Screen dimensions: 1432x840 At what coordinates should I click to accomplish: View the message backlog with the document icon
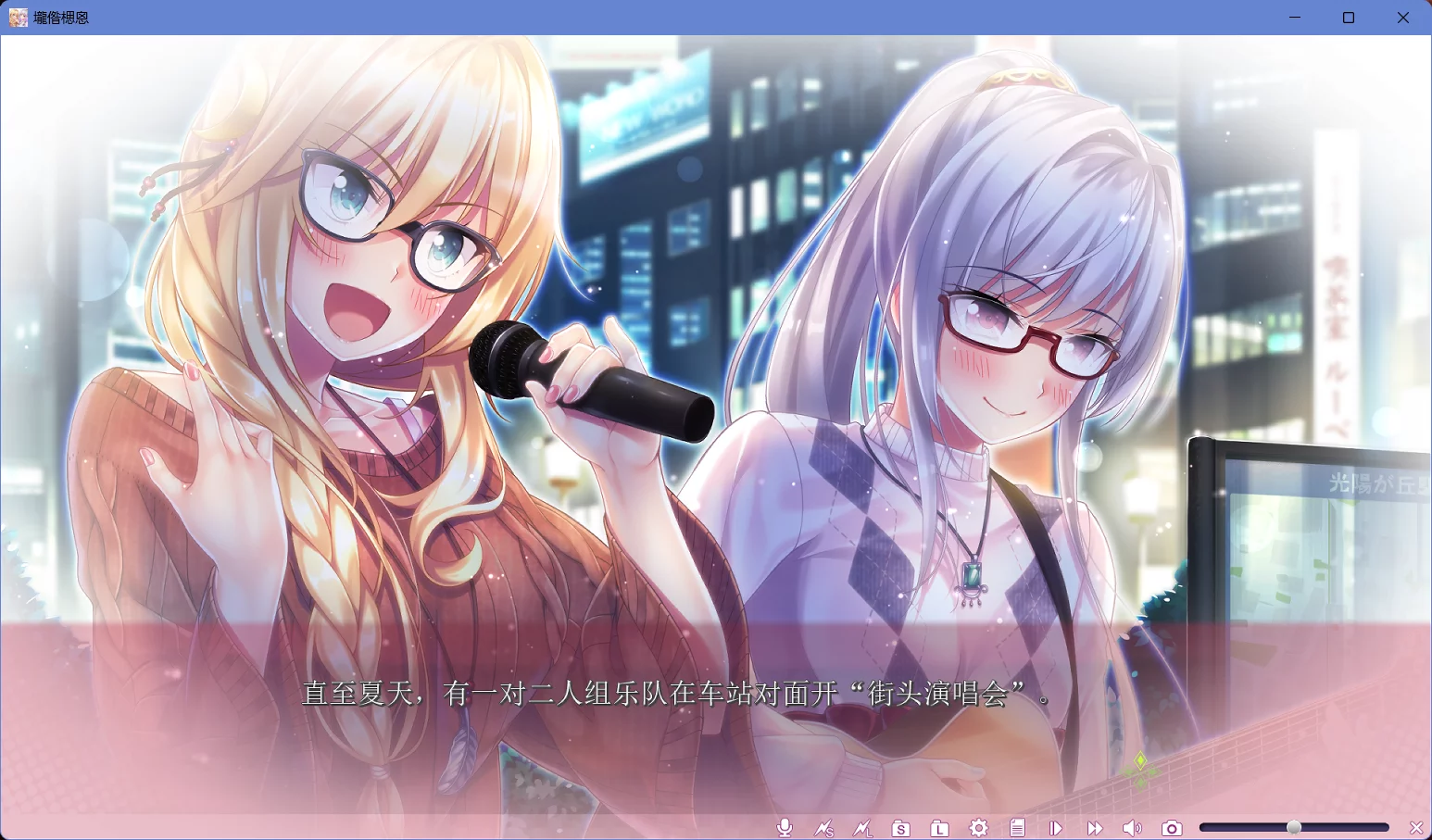coord(1017,828)
